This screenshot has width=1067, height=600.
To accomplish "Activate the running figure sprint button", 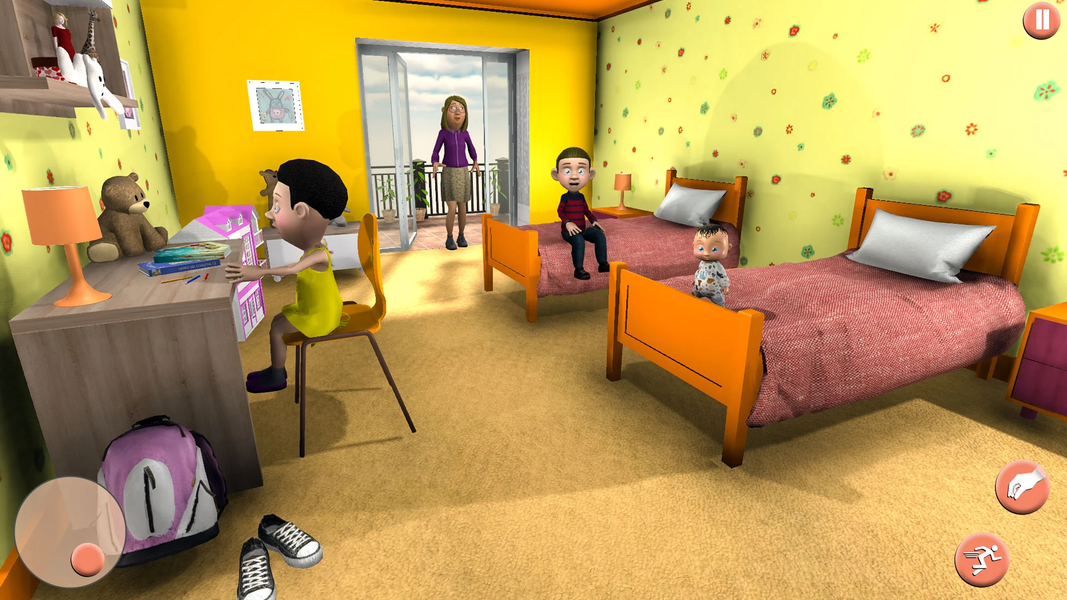I will click(981, 558).
